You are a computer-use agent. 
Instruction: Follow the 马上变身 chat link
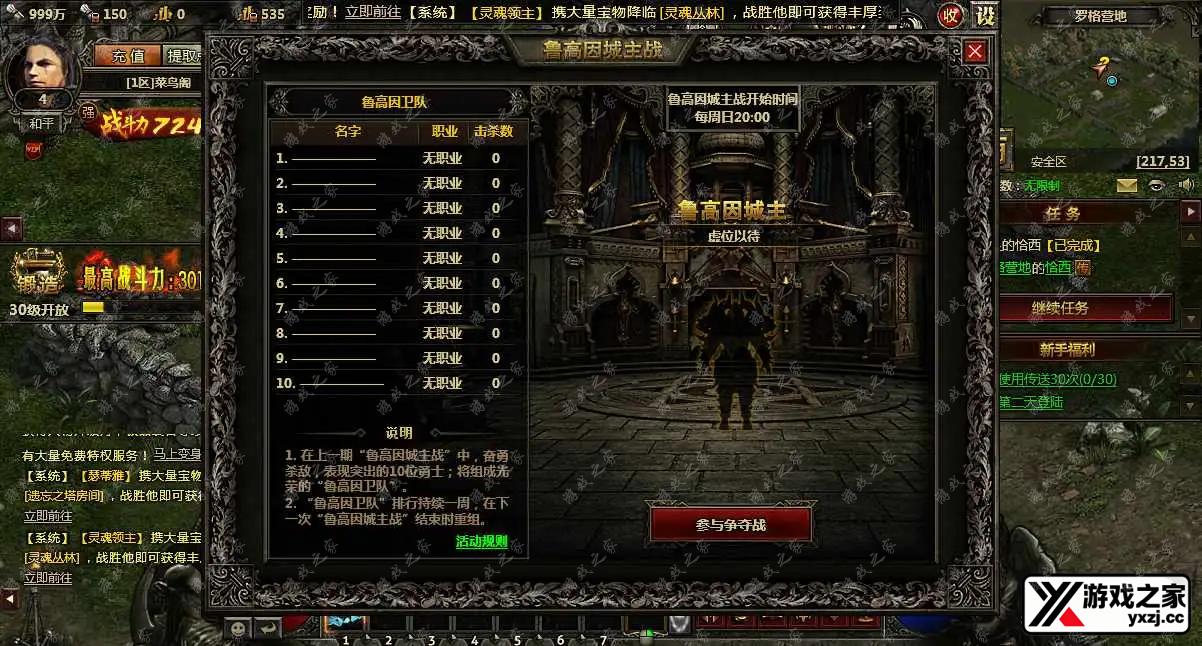point(179,455)
